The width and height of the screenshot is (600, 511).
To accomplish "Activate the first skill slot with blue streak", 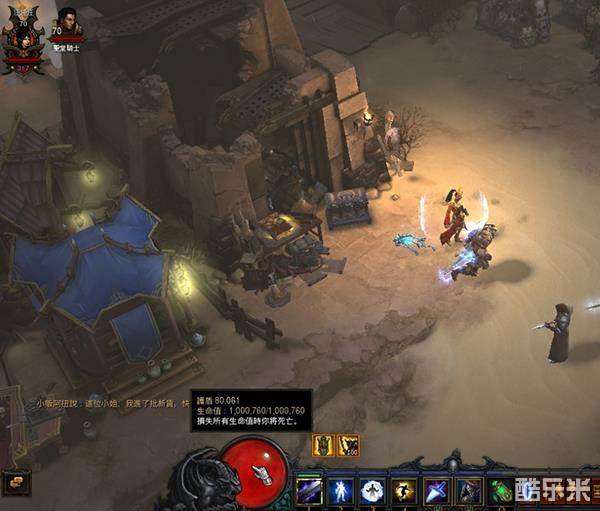I will click(309, 491).
